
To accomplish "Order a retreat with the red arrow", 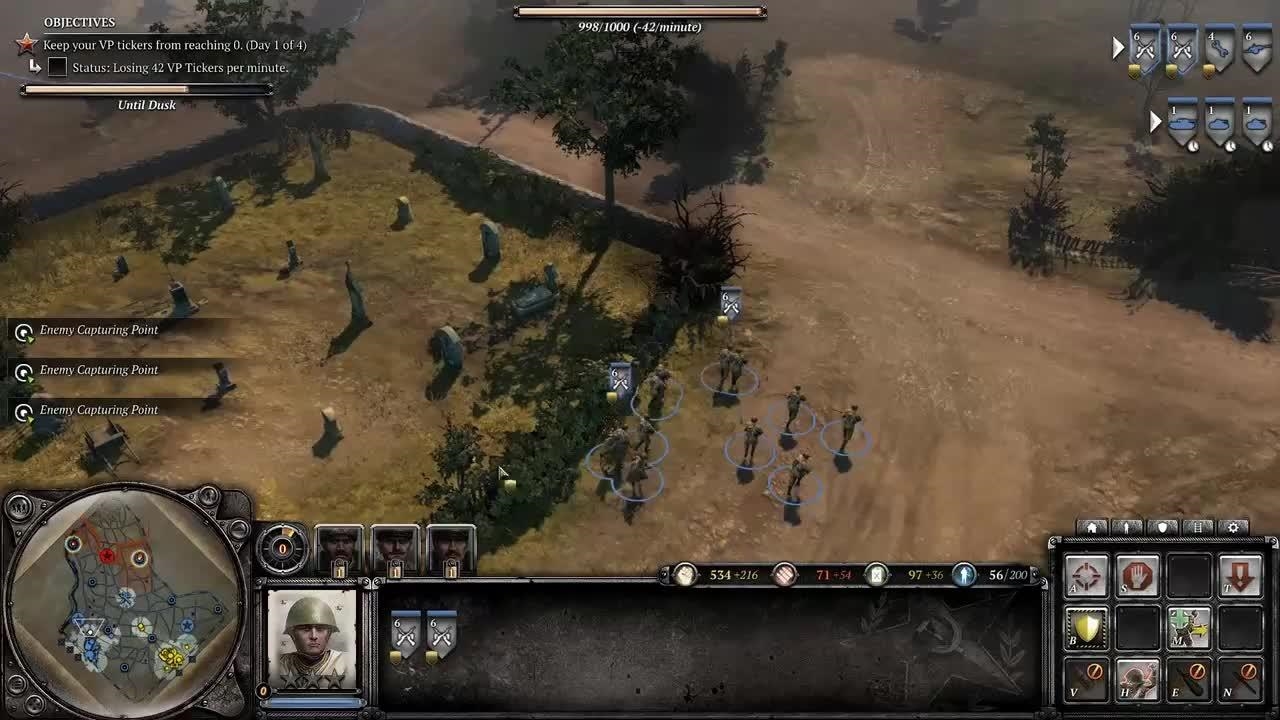I will (1240, 577).
